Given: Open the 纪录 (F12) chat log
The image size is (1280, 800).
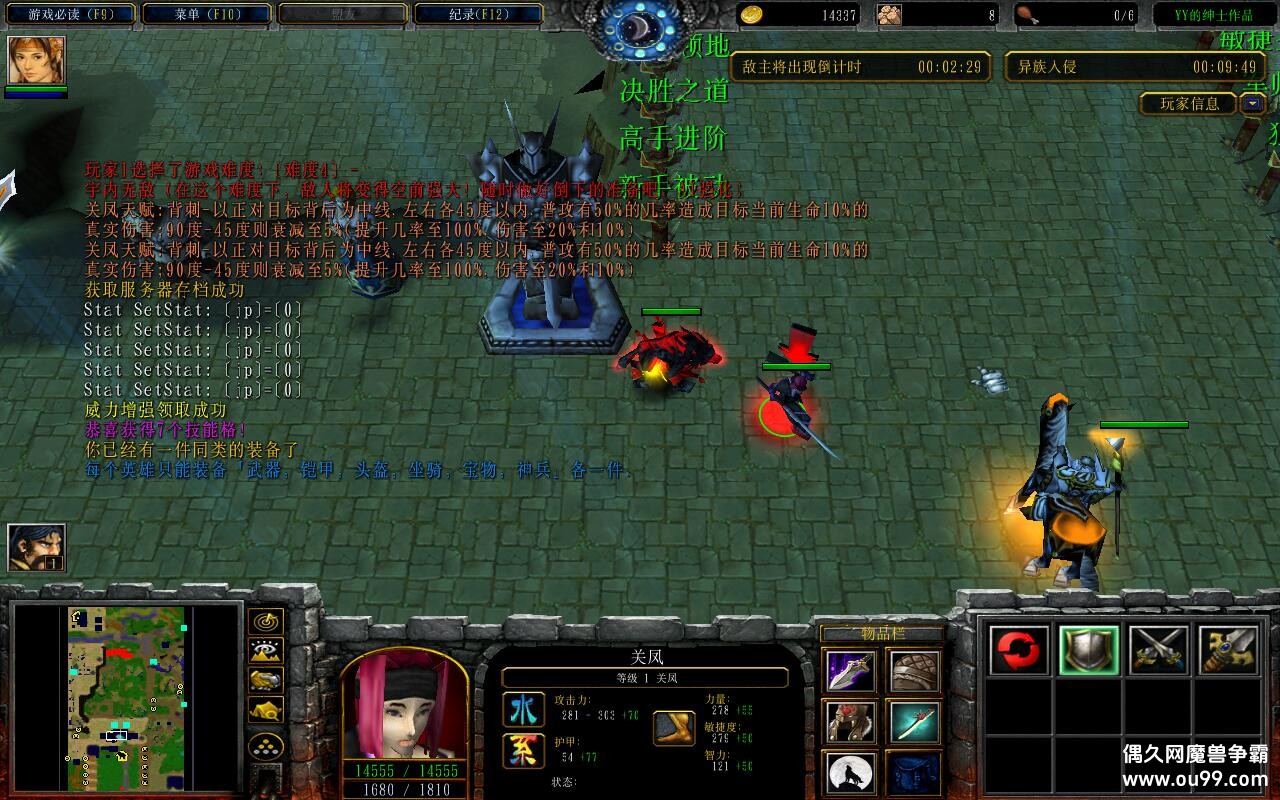Looking at the screenshot, I should pos(477,15).
